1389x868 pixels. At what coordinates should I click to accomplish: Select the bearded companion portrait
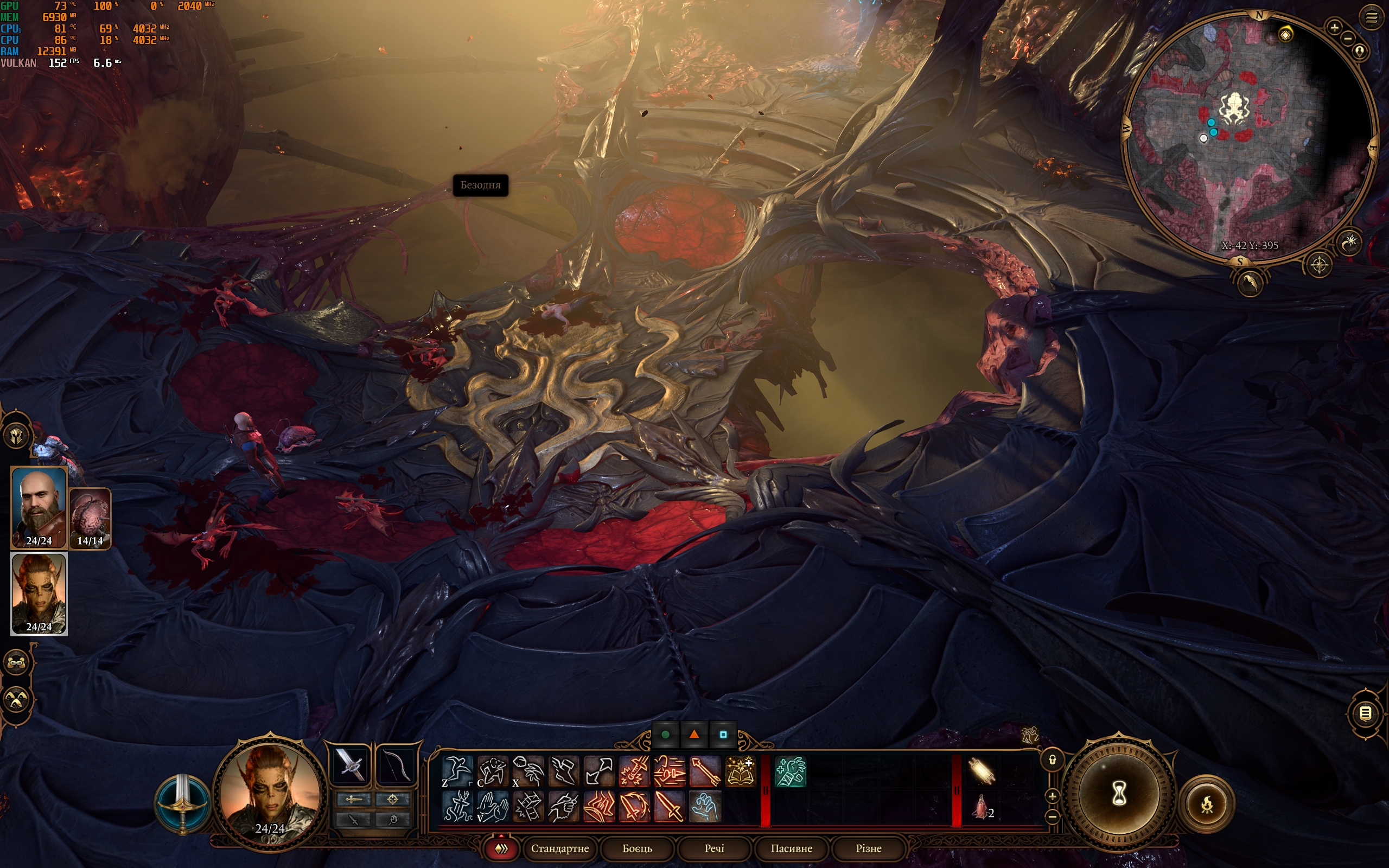[39, 506]
